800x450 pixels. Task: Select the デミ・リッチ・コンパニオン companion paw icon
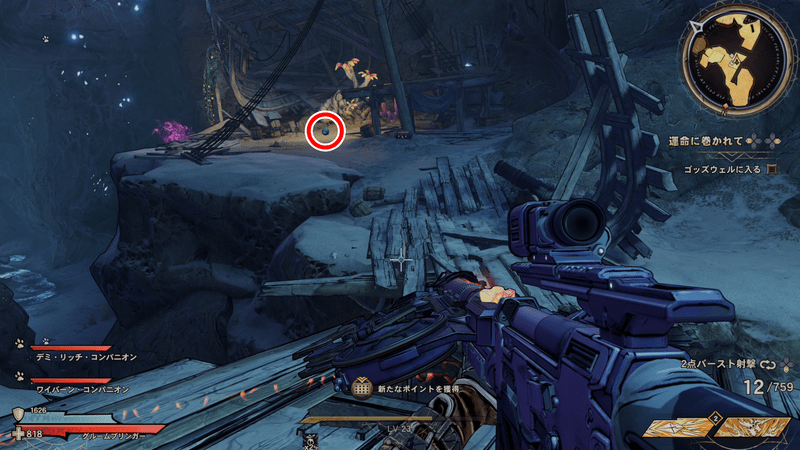tap(20, 342)
